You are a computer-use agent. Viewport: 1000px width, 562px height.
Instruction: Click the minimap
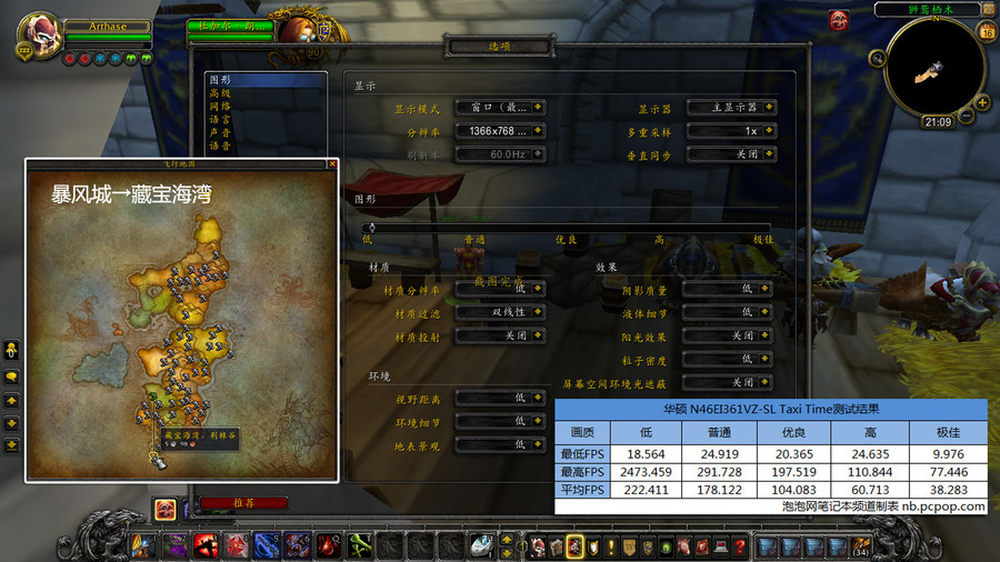pos(937,67)
